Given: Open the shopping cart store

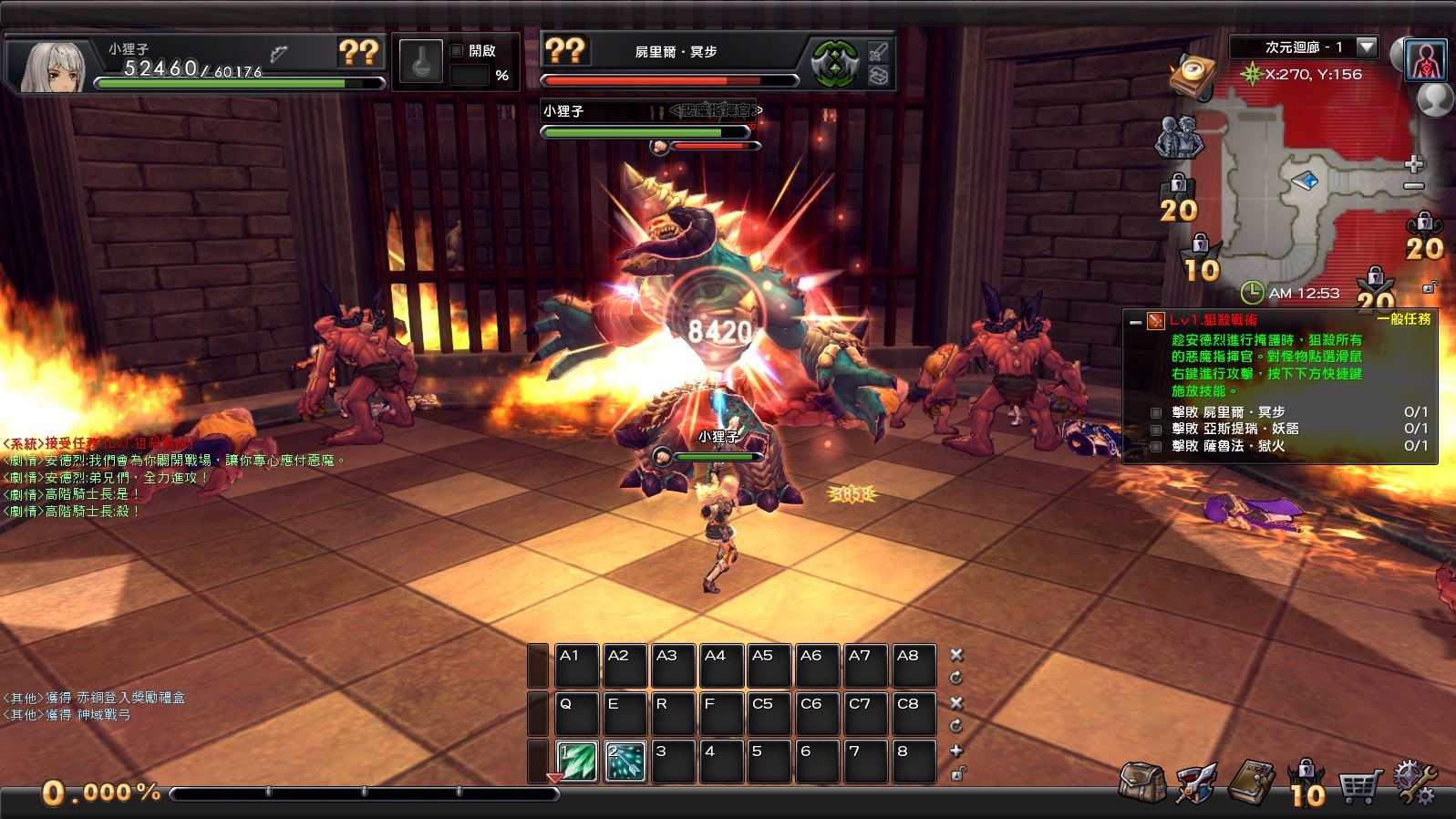Looking at the screenshot, I should [1359, 784].
